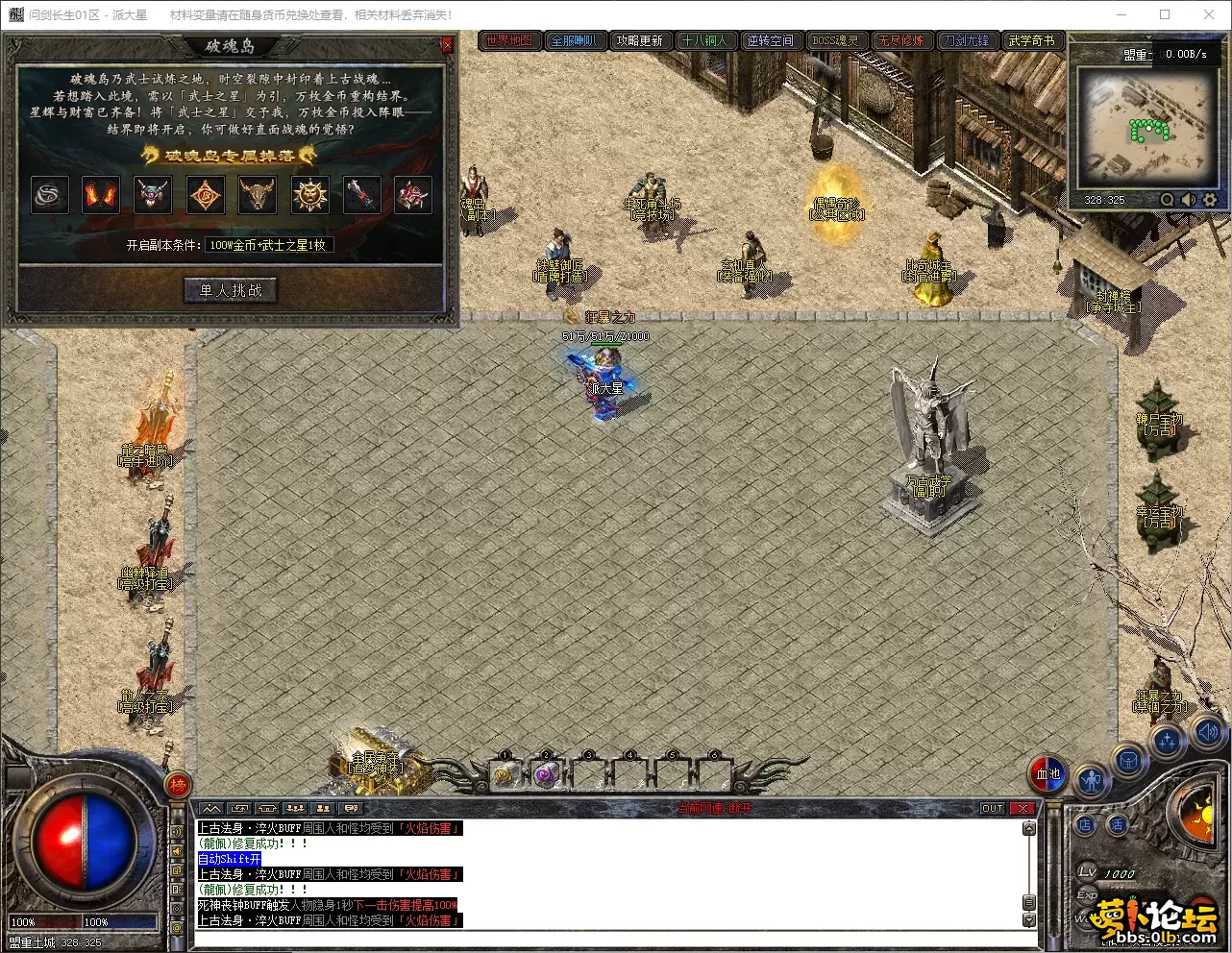Start the 单人挑战 solo challenge

coord(231,290)
